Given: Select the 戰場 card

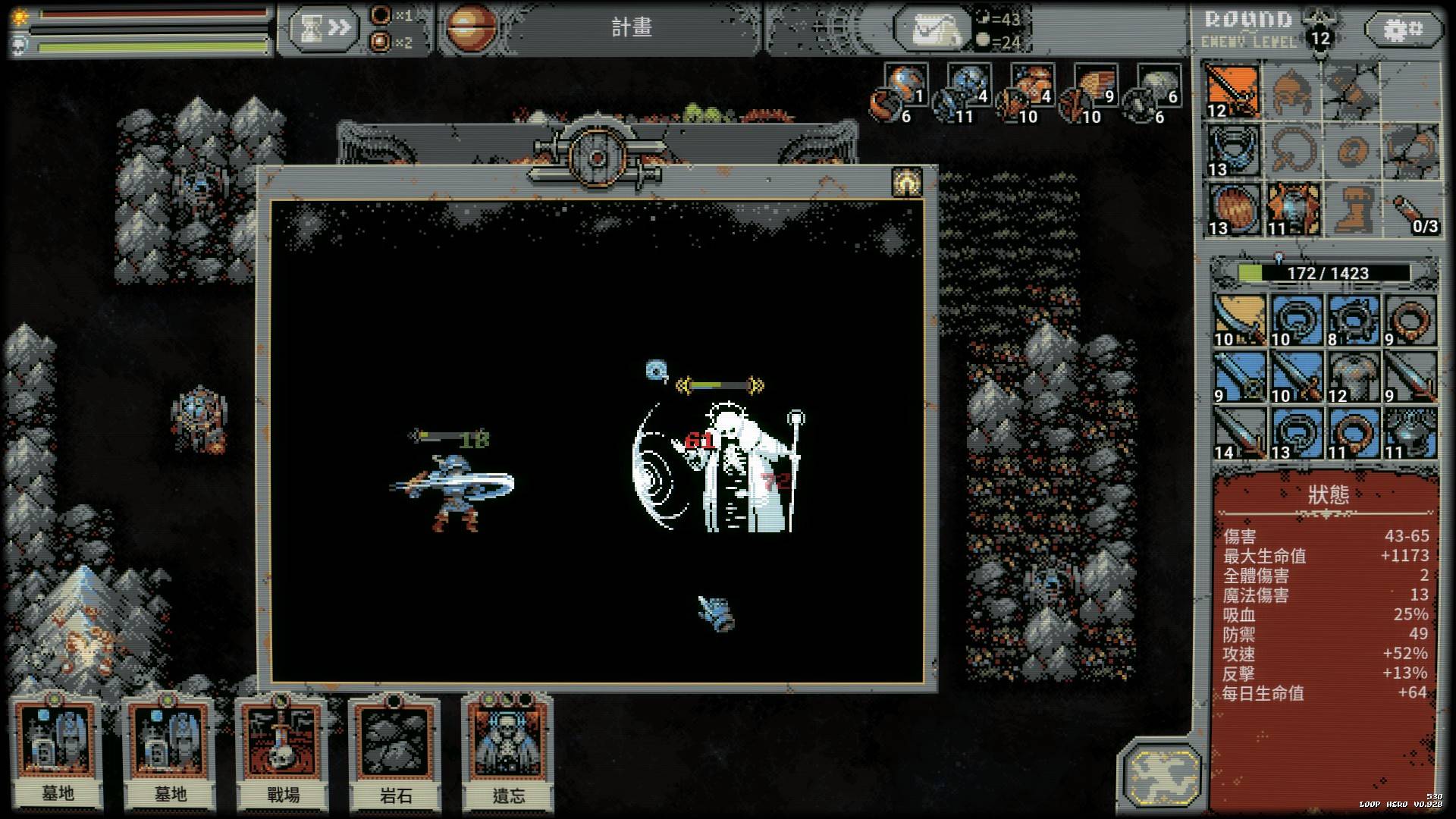Looking at the screenshot, I should (282, 752).
